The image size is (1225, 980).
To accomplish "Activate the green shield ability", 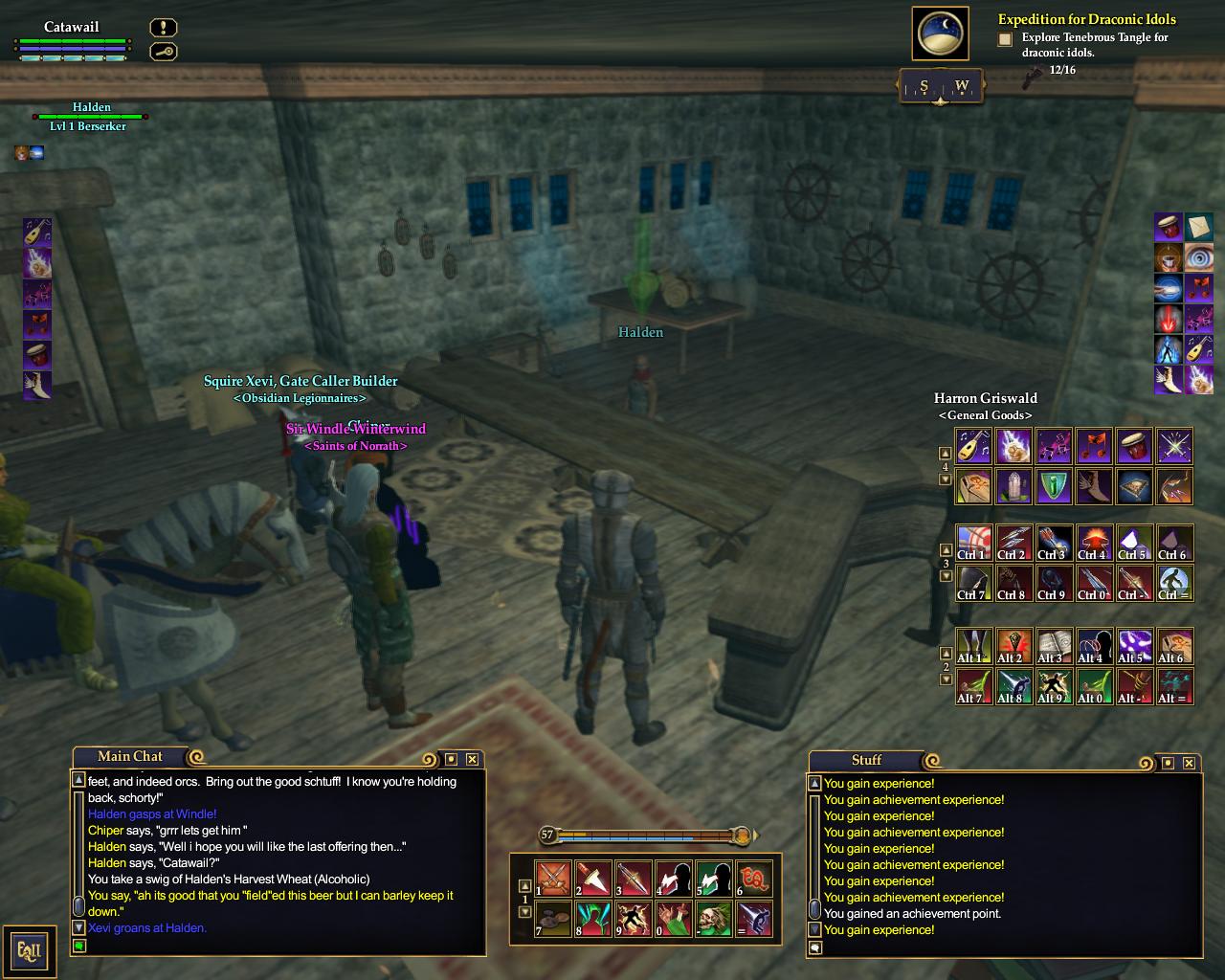I will 1054,485.
